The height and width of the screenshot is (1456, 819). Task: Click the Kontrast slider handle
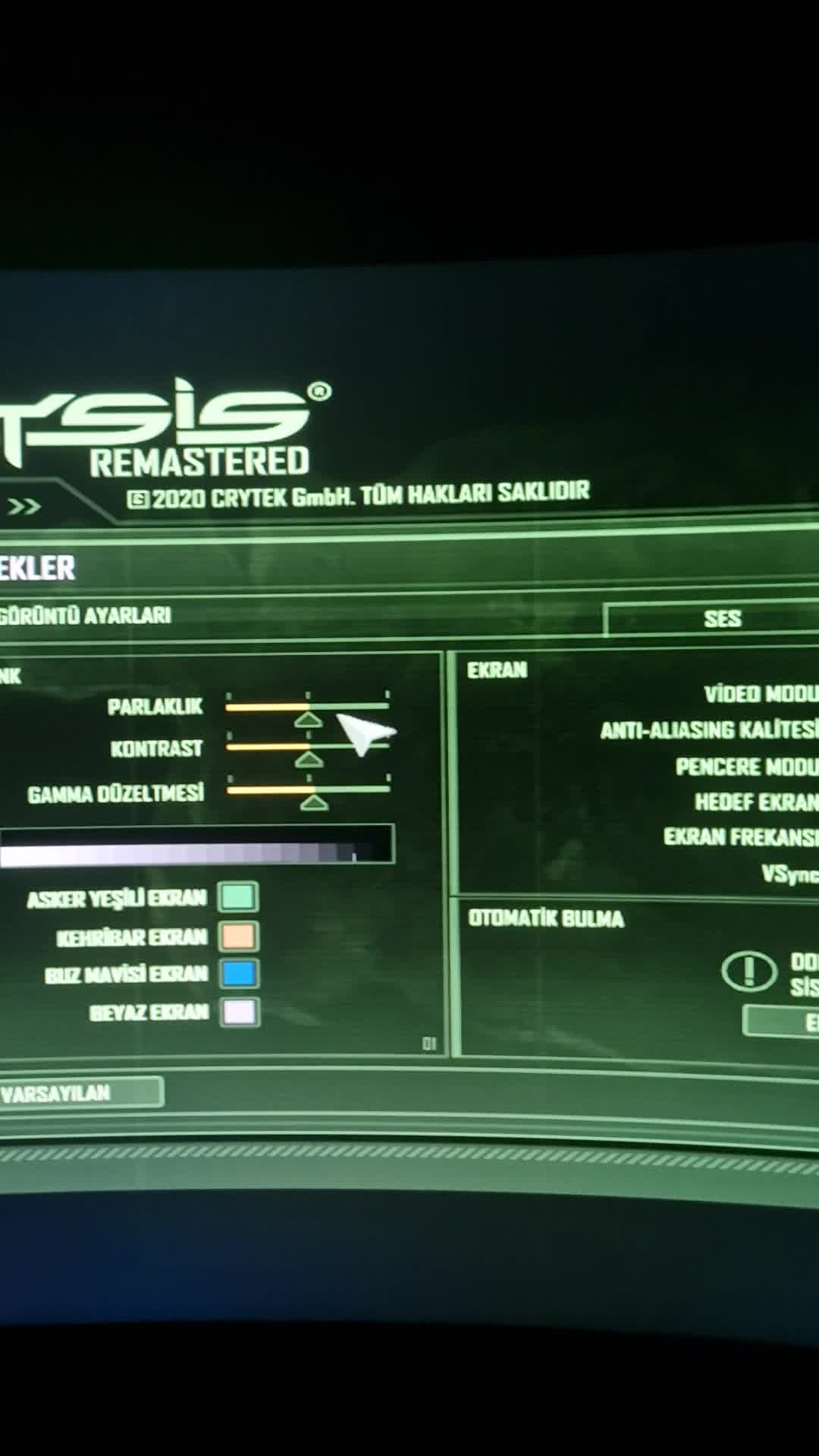(309, 758)
